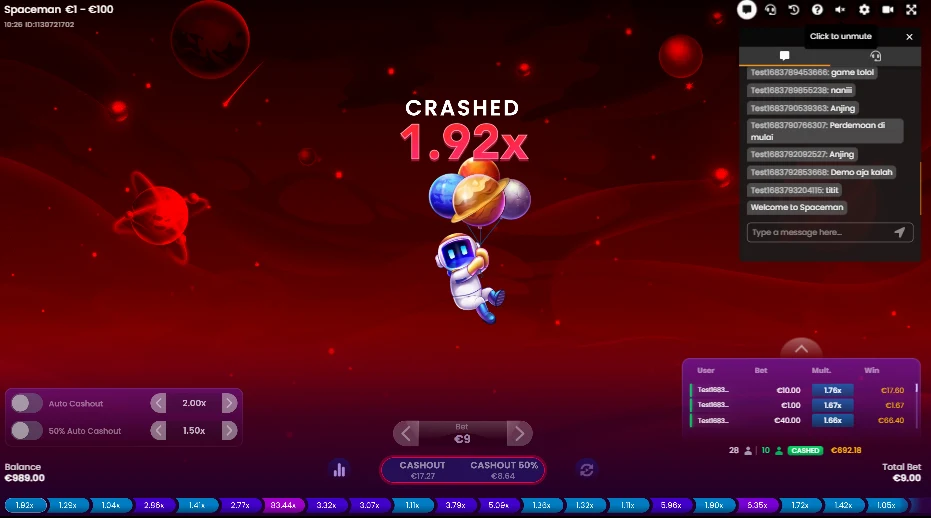Image resolution: width=931 pixels, height=518 pixels.
Task: Open the gear settings icon
Action: (864, 10)
